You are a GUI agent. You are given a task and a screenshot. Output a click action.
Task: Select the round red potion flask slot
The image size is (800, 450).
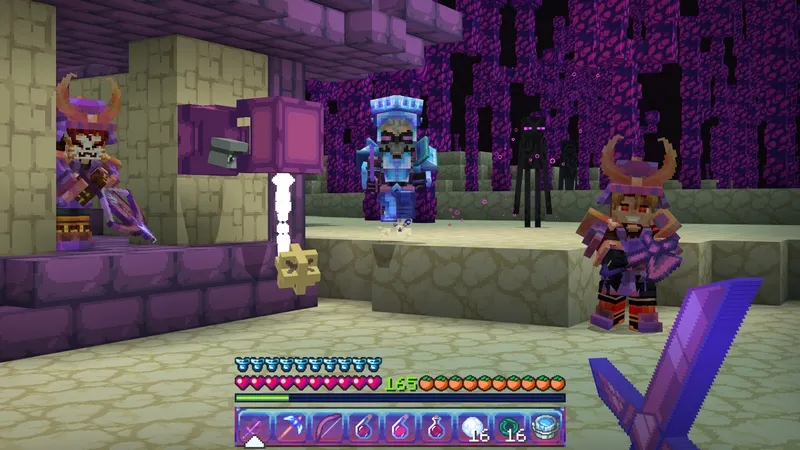(x=436, y=427)
